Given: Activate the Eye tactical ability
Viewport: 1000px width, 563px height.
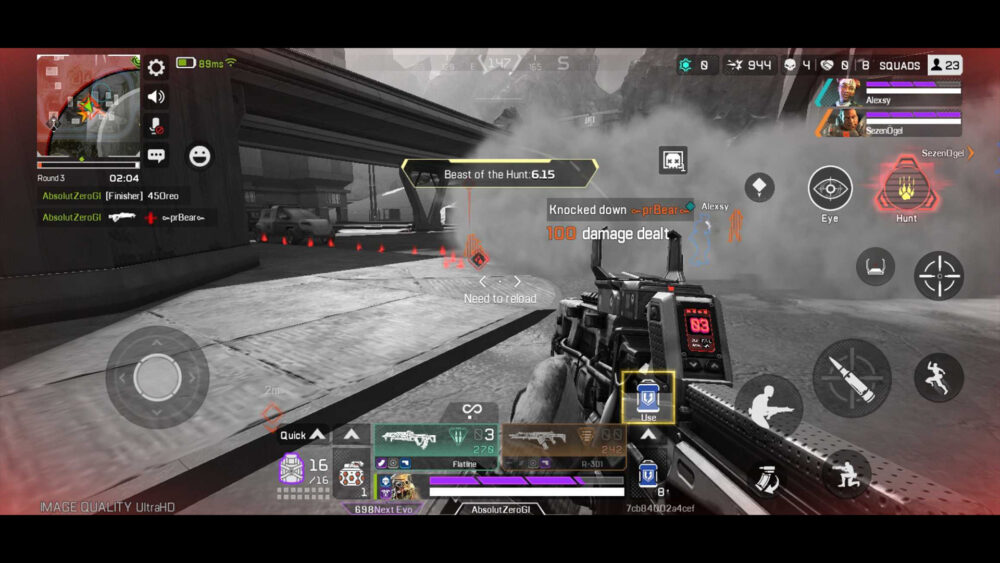Looking at the screenshot, I should click(830, 189).
